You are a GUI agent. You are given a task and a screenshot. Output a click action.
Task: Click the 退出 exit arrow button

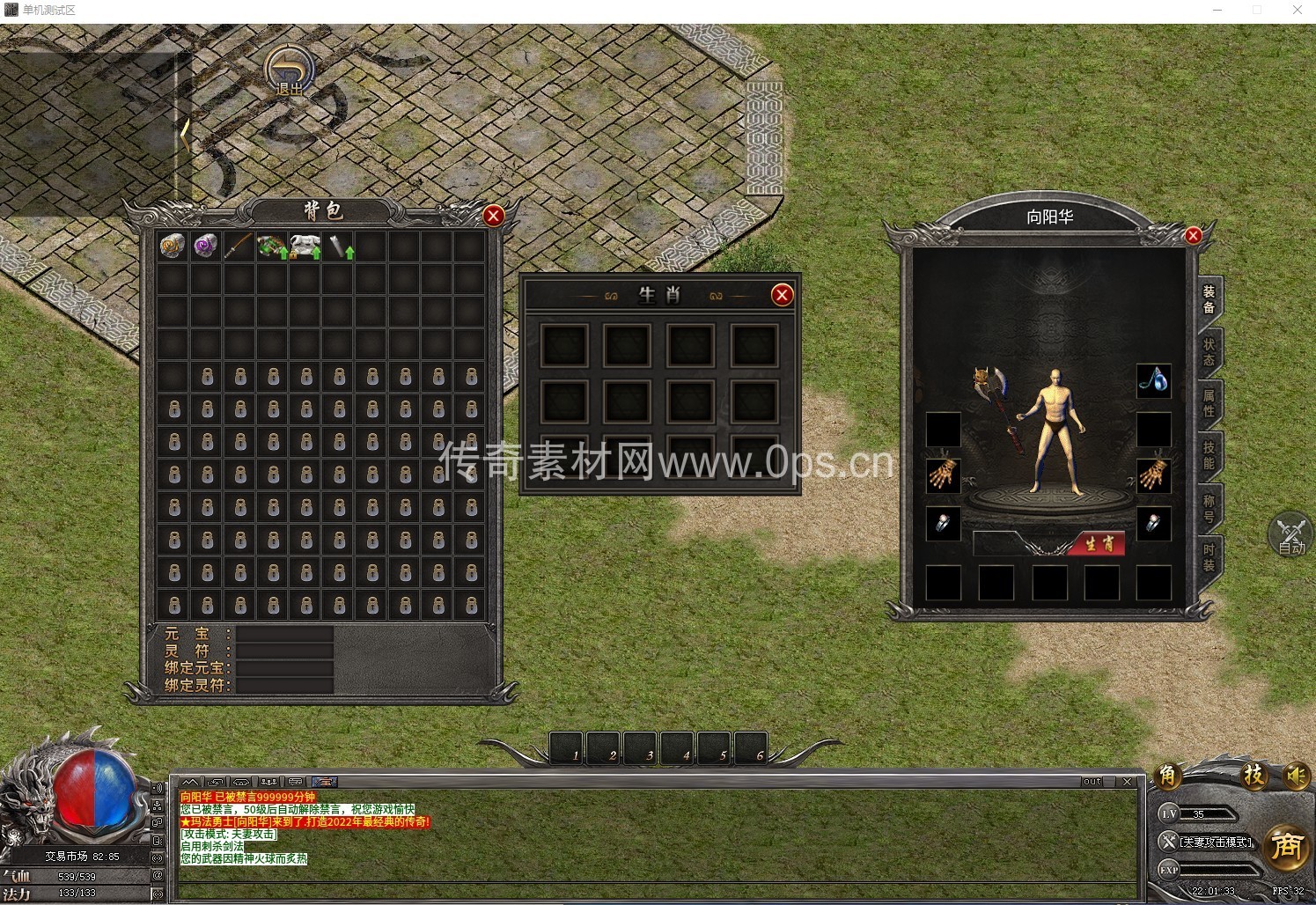tap(290, 71)
